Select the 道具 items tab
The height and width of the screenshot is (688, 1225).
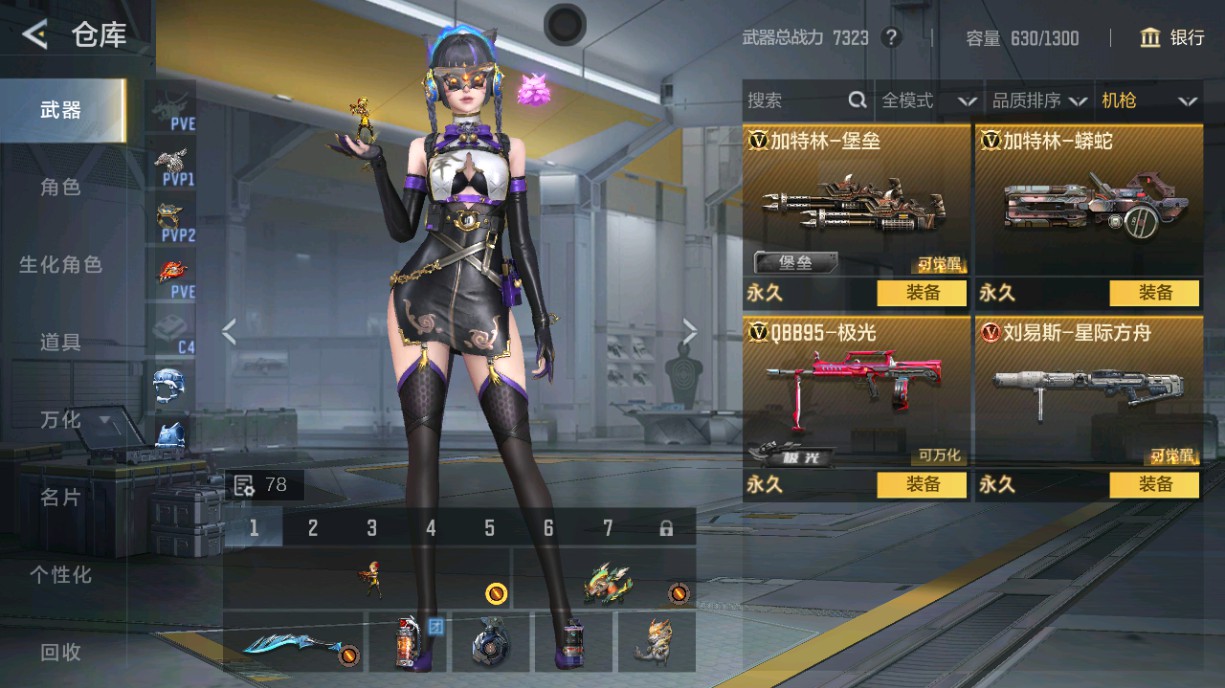(60, 342)
